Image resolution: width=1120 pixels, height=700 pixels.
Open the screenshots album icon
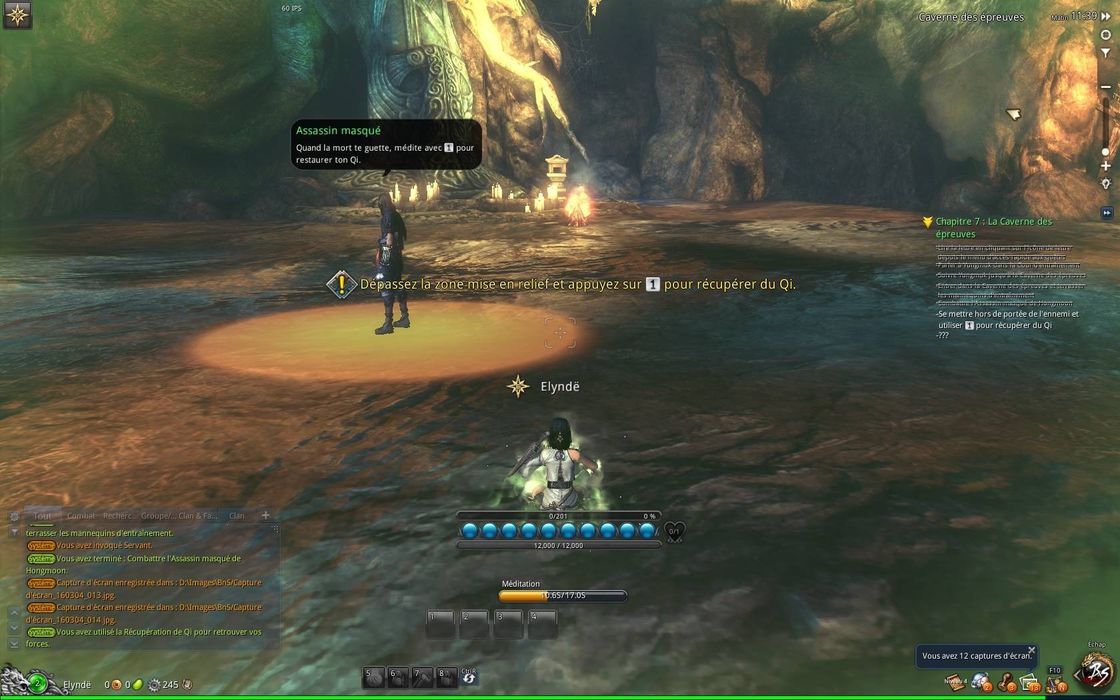tap(1030, 683)
